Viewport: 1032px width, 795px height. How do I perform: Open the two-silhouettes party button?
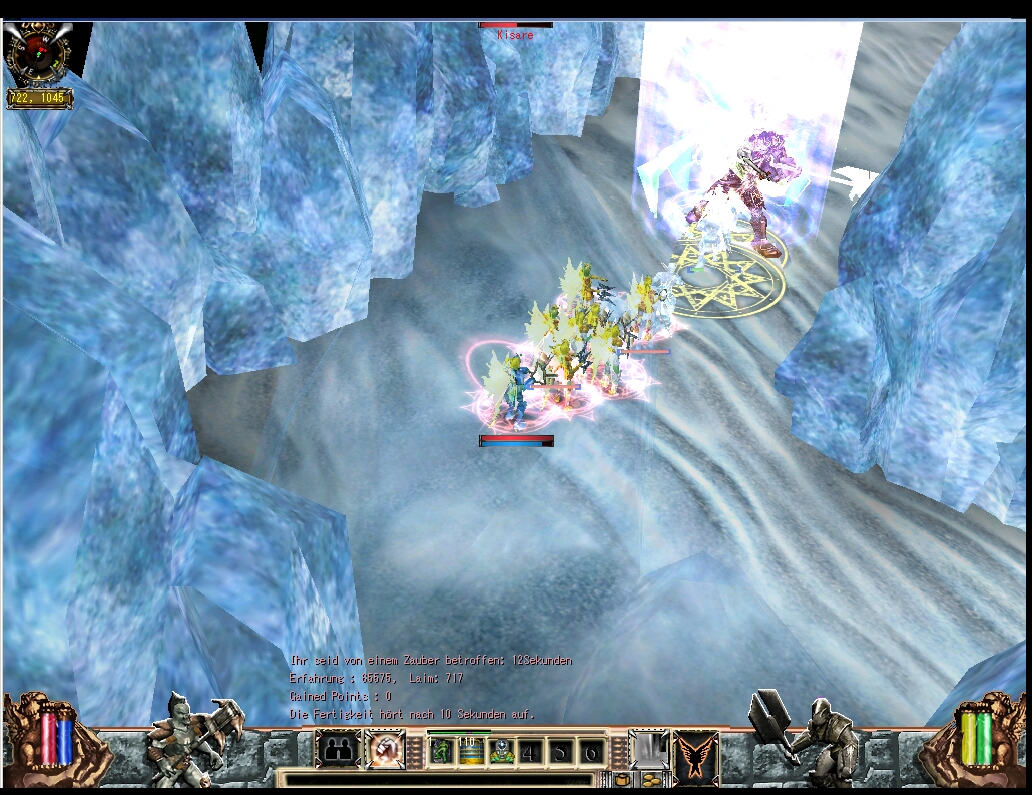click(339, 750)
